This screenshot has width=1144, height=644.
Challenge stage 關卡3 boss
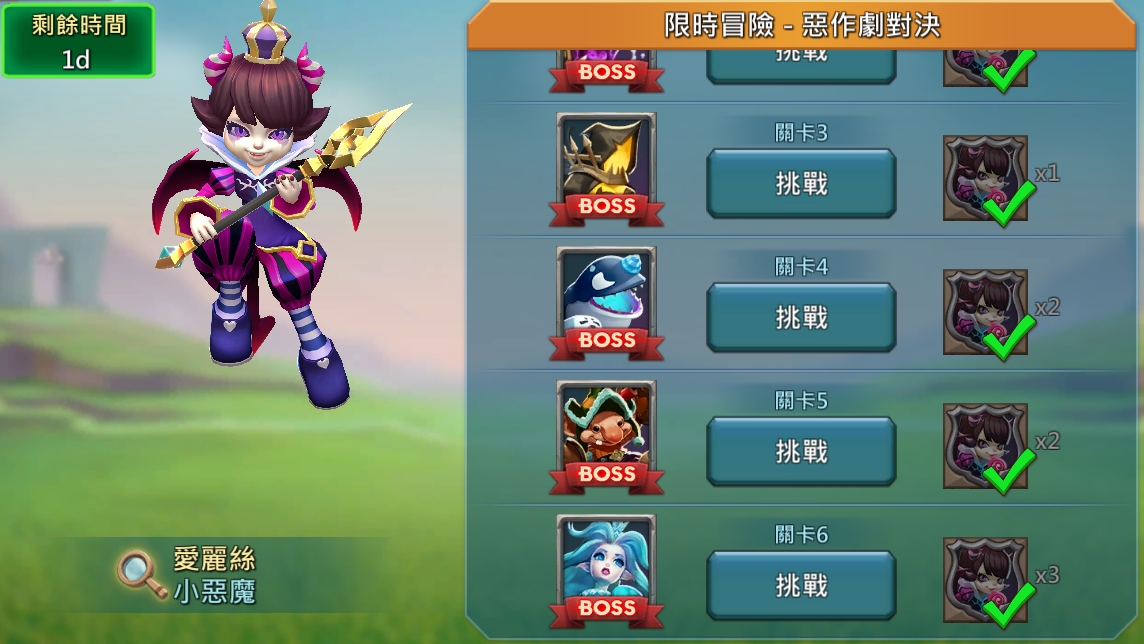click(801, 184)
